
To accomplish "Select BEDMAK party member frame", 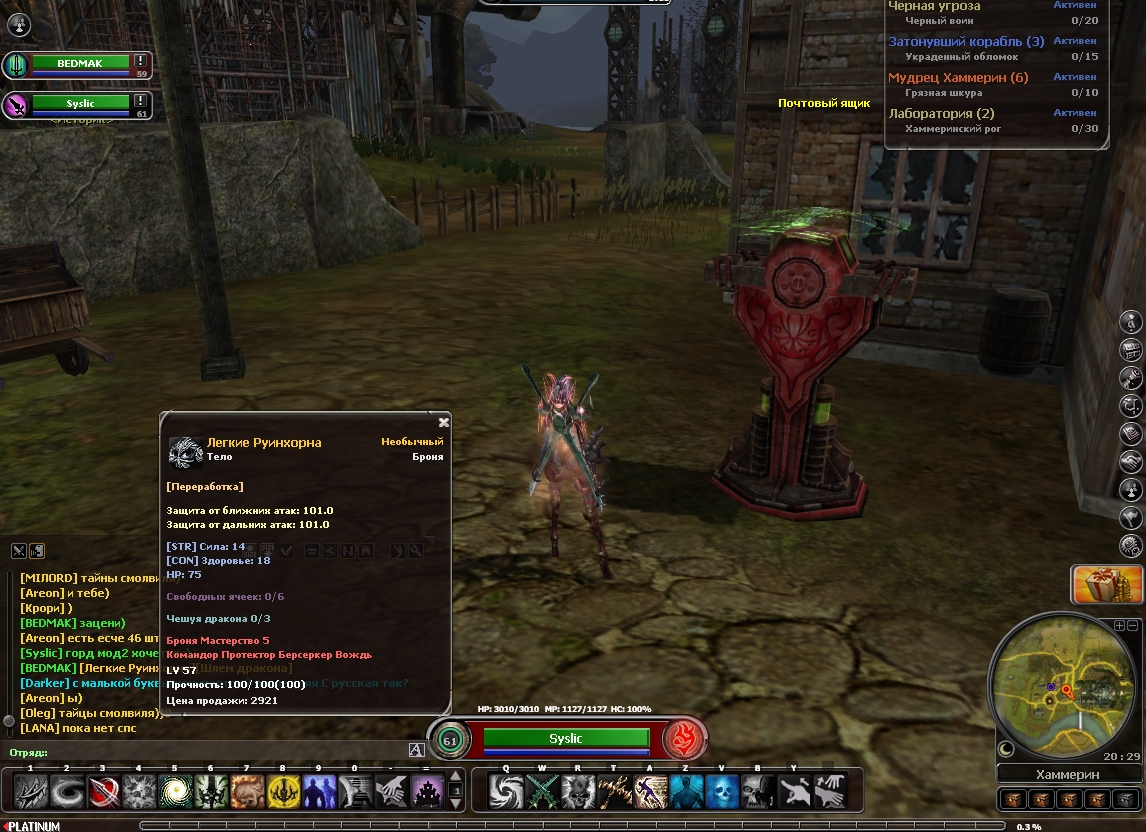I will (80, 64).
